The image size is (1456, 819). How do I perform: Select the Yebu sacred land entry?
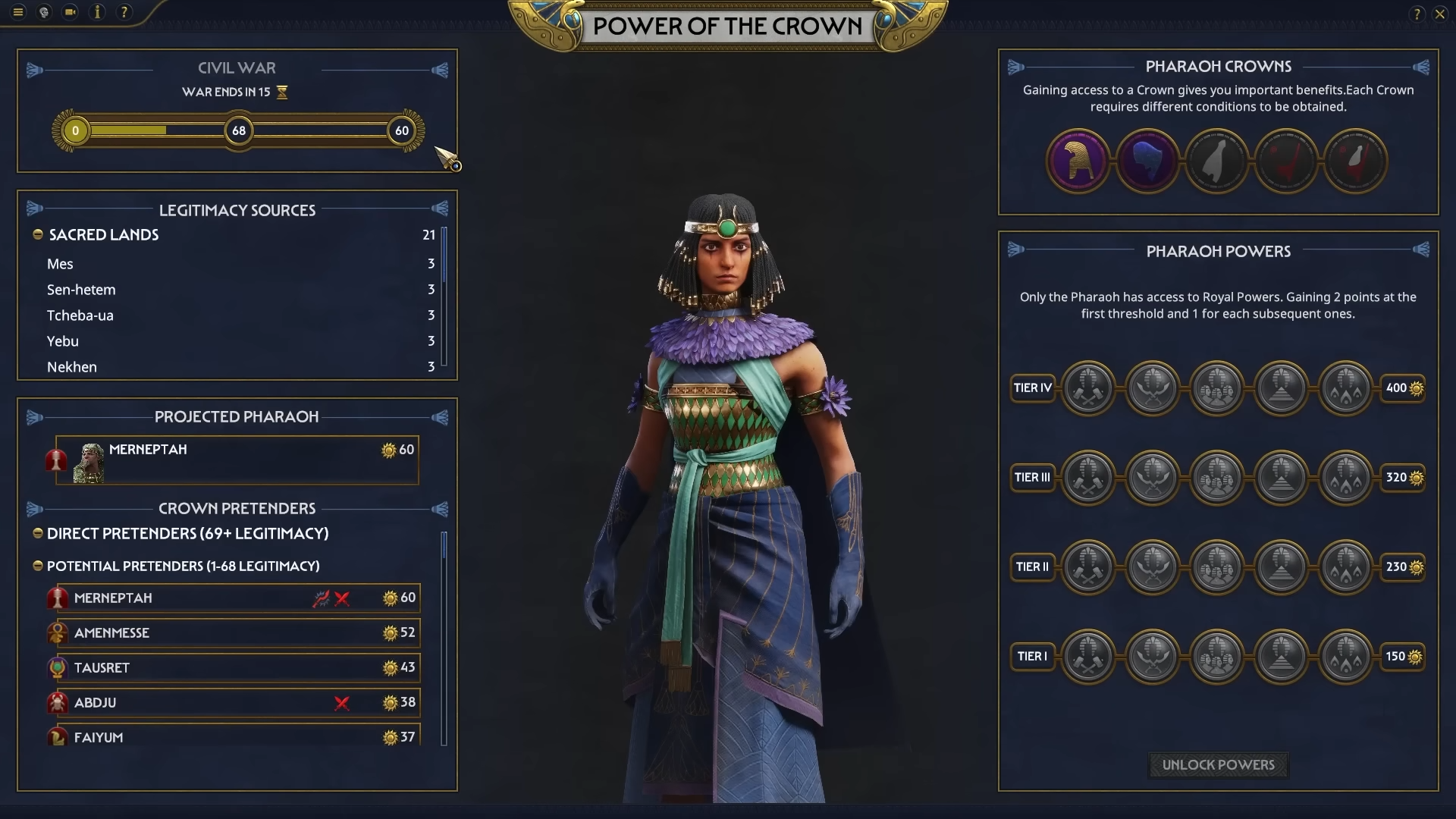pos(63,341)
